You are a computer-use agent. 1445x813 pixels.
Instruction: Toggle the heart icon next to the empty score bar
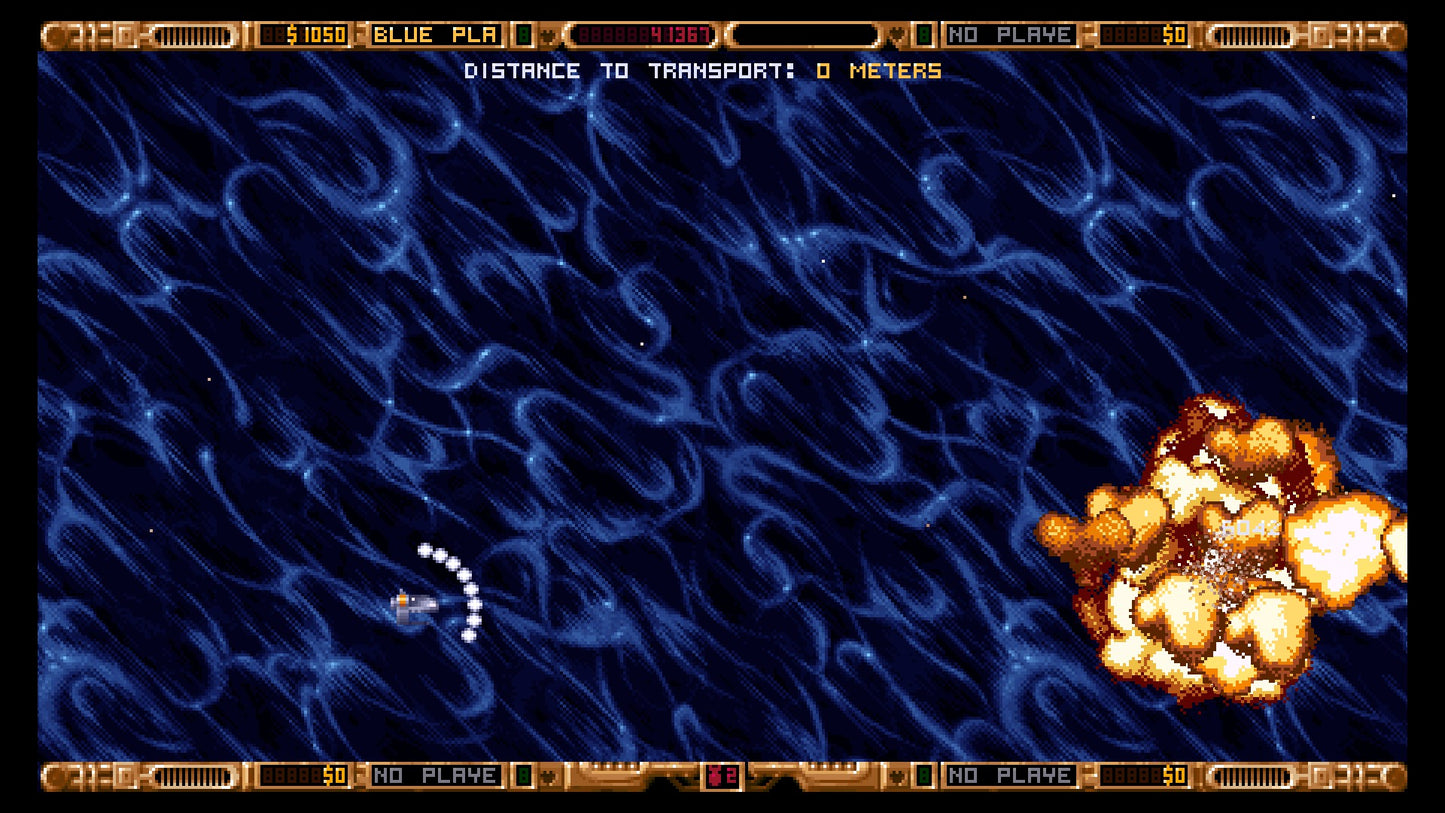click(897, 35)
